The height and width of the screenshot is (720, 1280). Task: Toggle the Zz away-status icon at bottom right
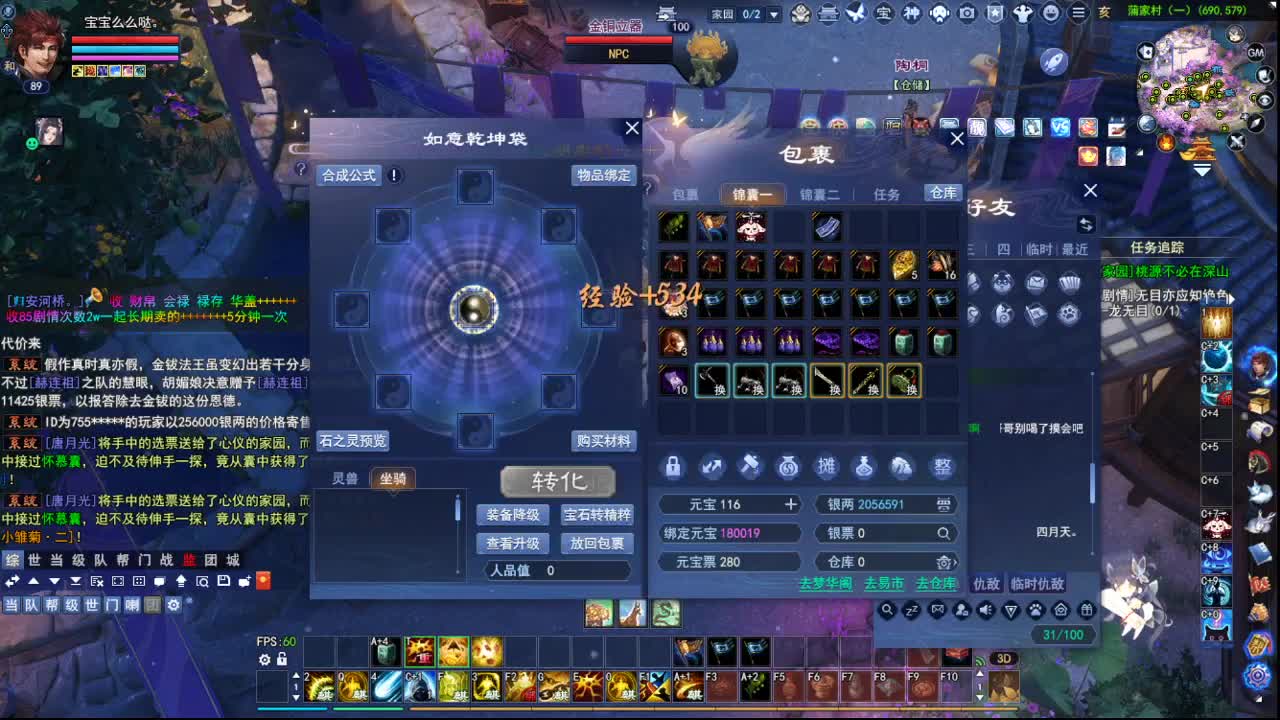click(x=910, y=609)
